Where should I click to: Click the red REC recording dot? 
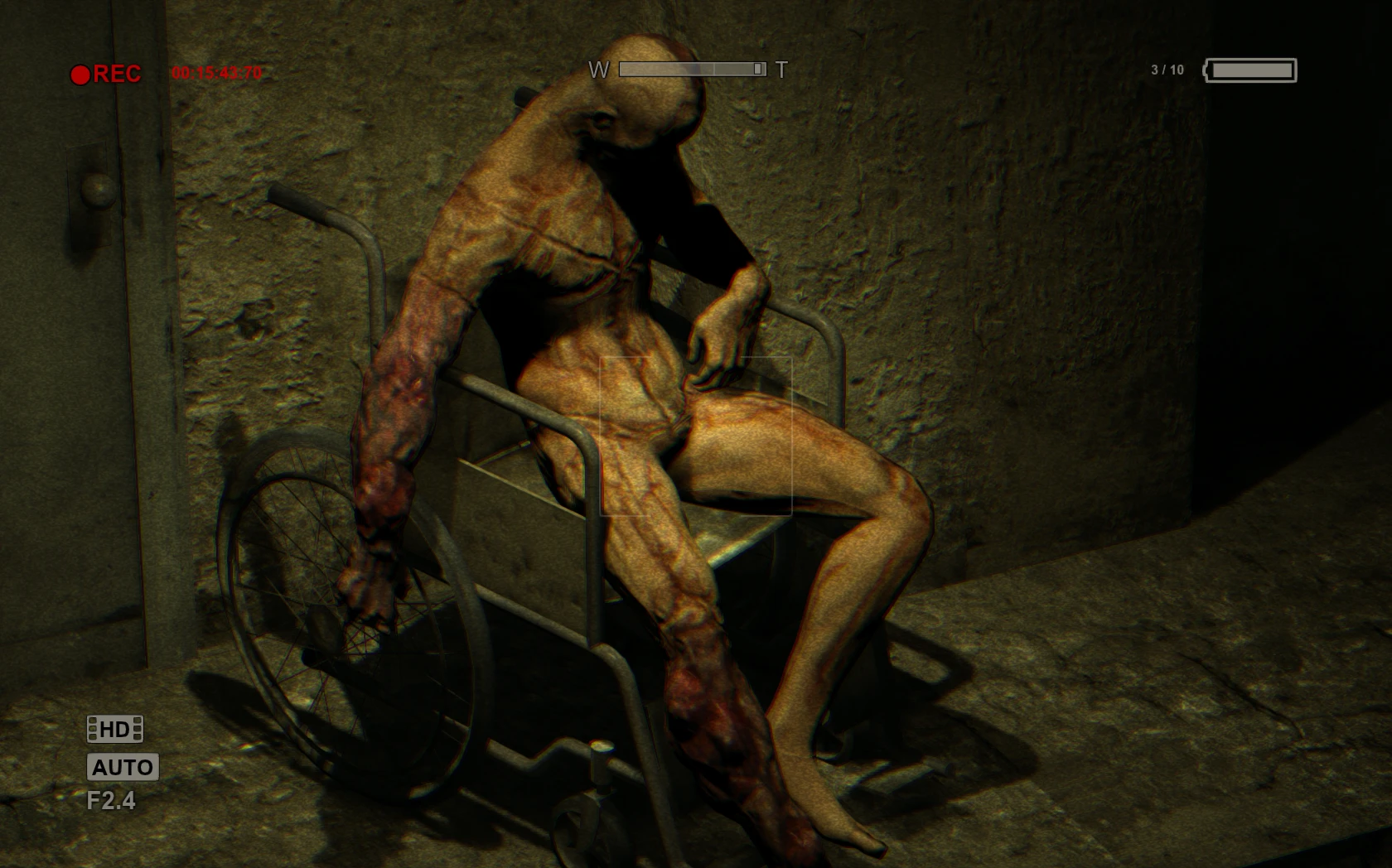click(82, 75)
